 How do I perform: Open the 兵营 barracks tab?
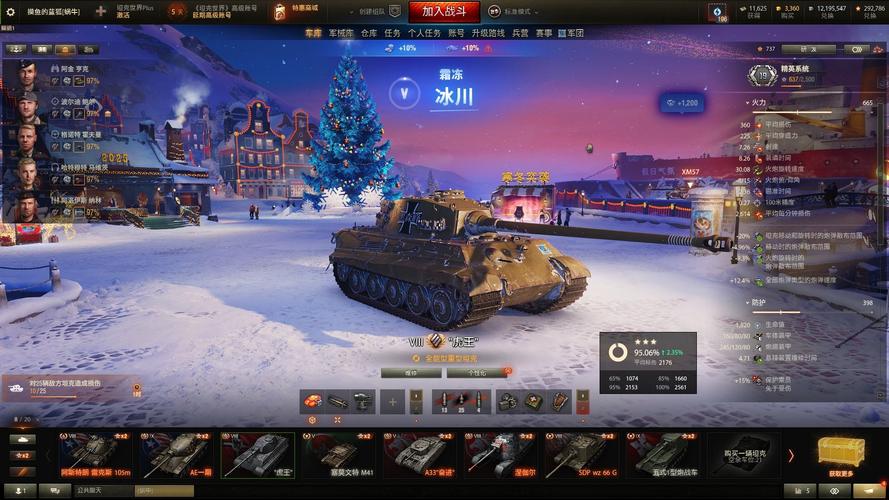521,33
